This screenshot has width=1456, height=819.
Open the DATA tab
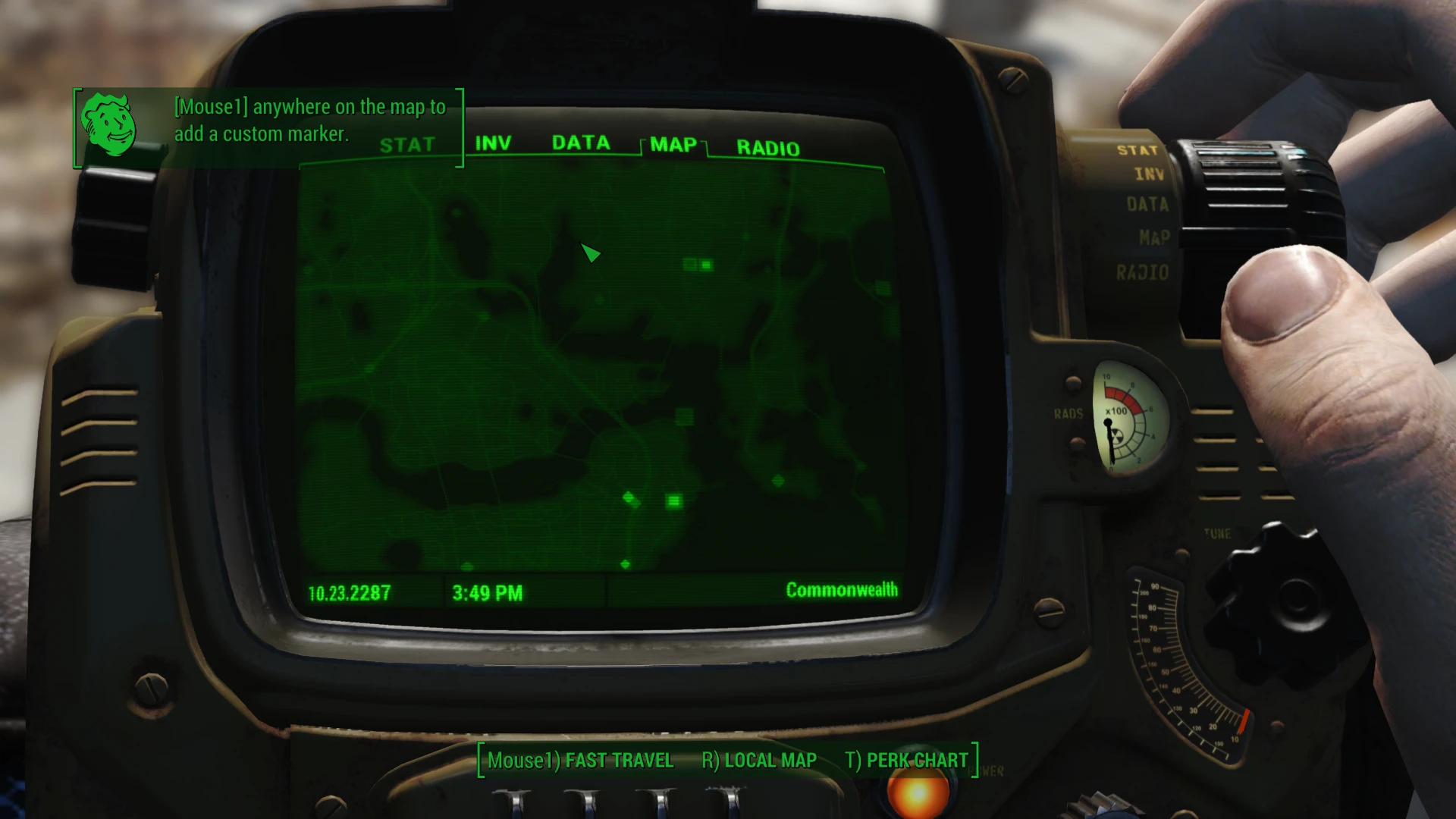coord(582,143)
